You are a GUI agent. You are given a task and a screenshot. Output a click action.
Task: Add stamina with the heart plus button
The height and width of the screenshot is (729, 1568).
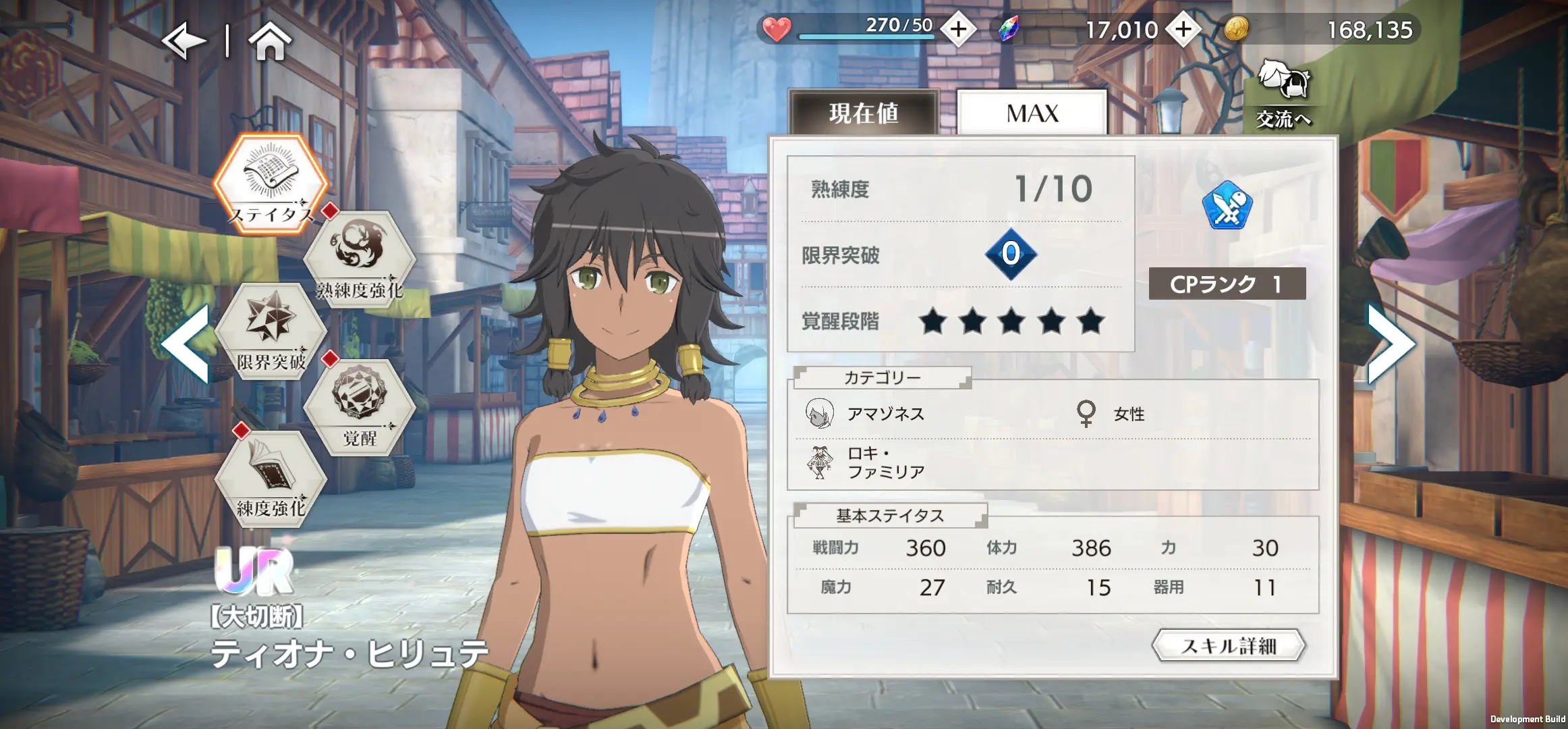point(958,30)
